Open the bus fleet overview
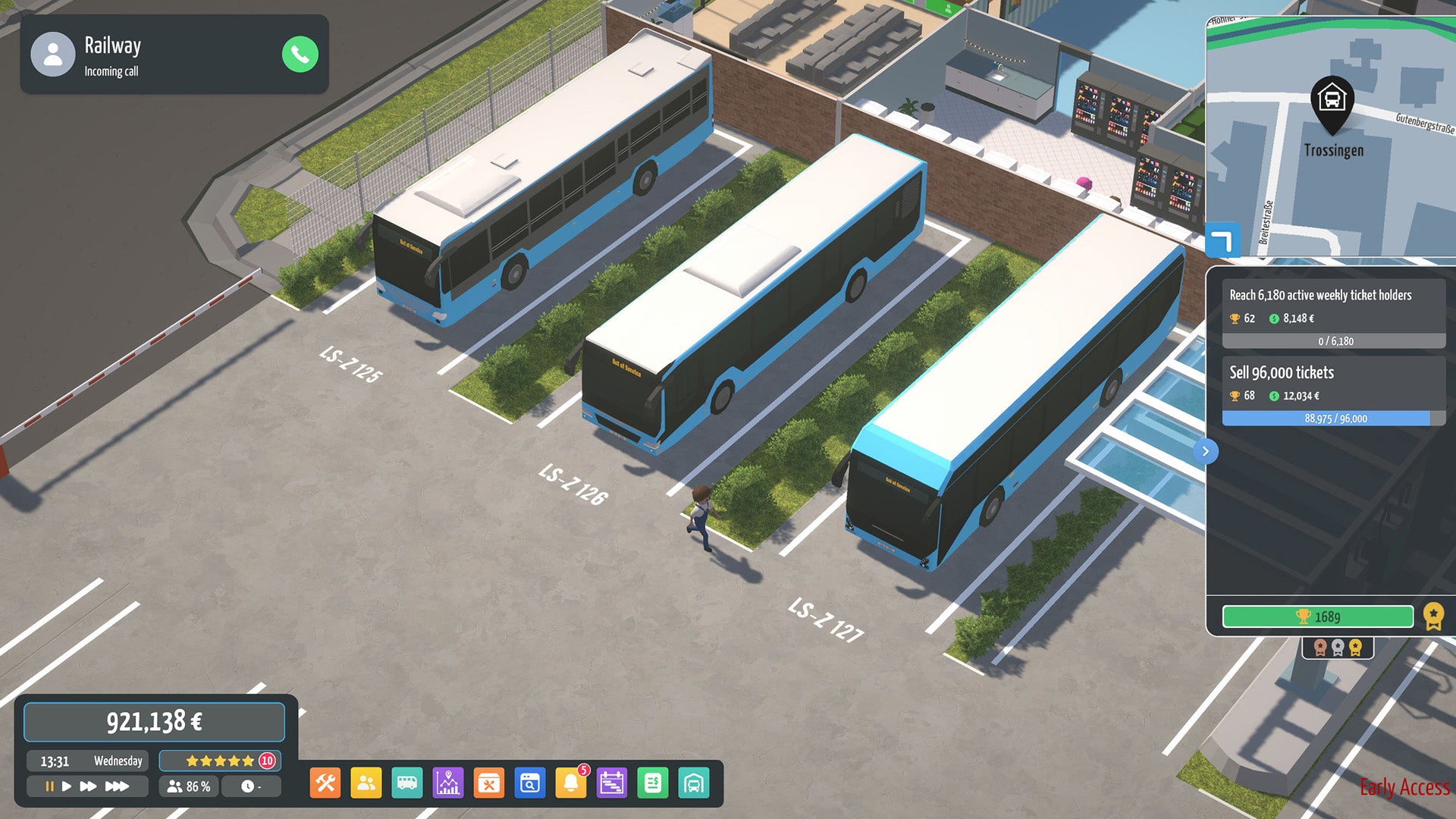Screen dimensions: 1456x819 tap(407, 783)
